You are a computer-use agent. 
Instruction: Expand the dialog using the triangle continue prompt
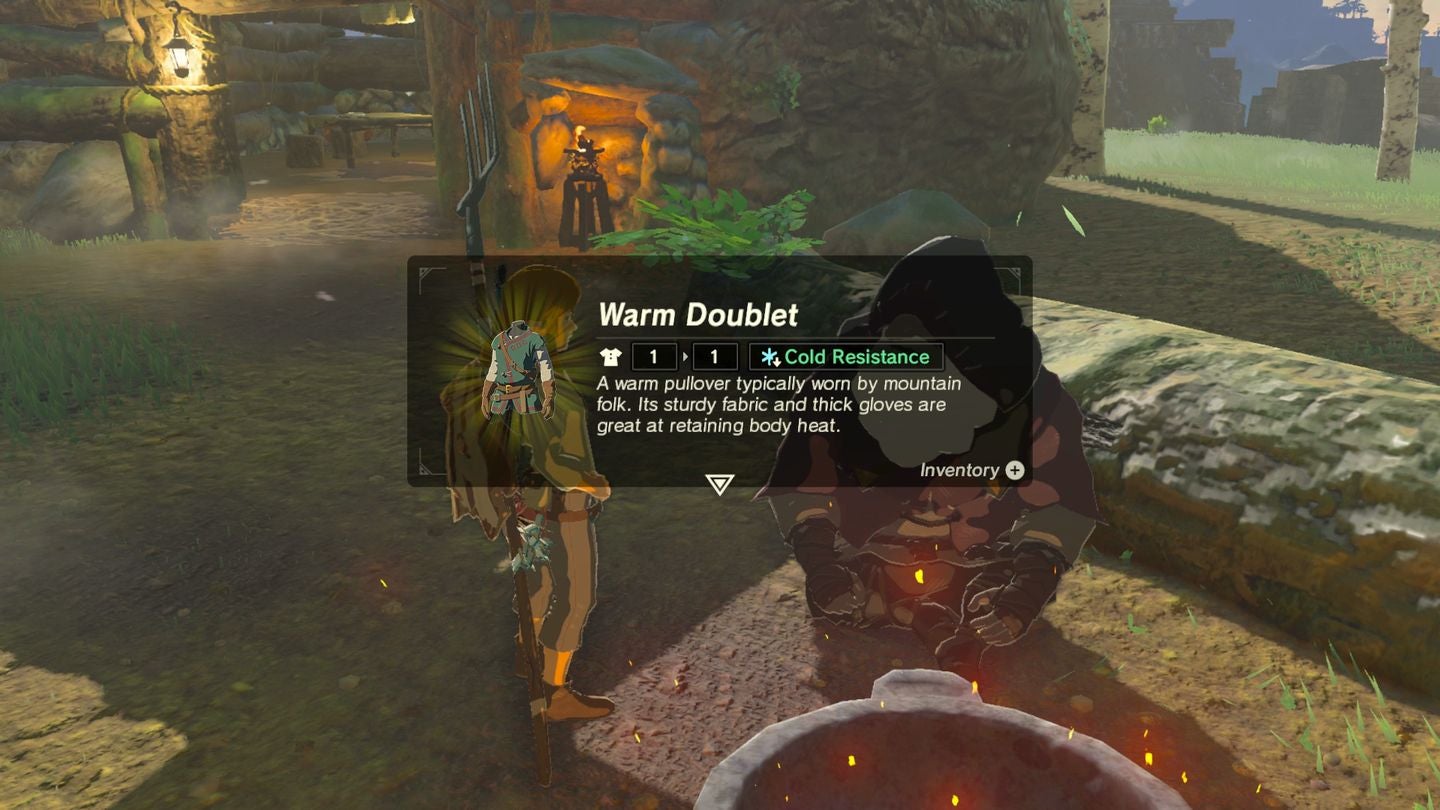coord(718,483)
